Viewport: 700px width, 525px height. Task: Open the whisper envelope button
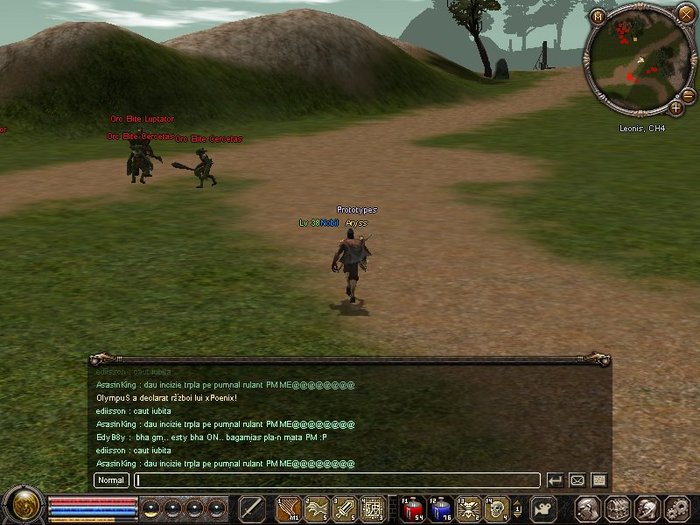[577, 480]
